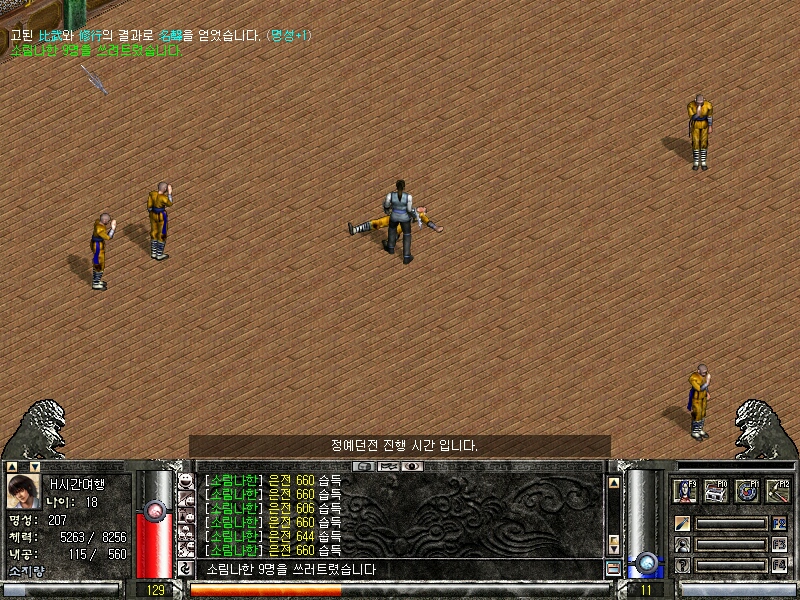Click the small window button below the chat scrollbar

(x=614, y=569)
